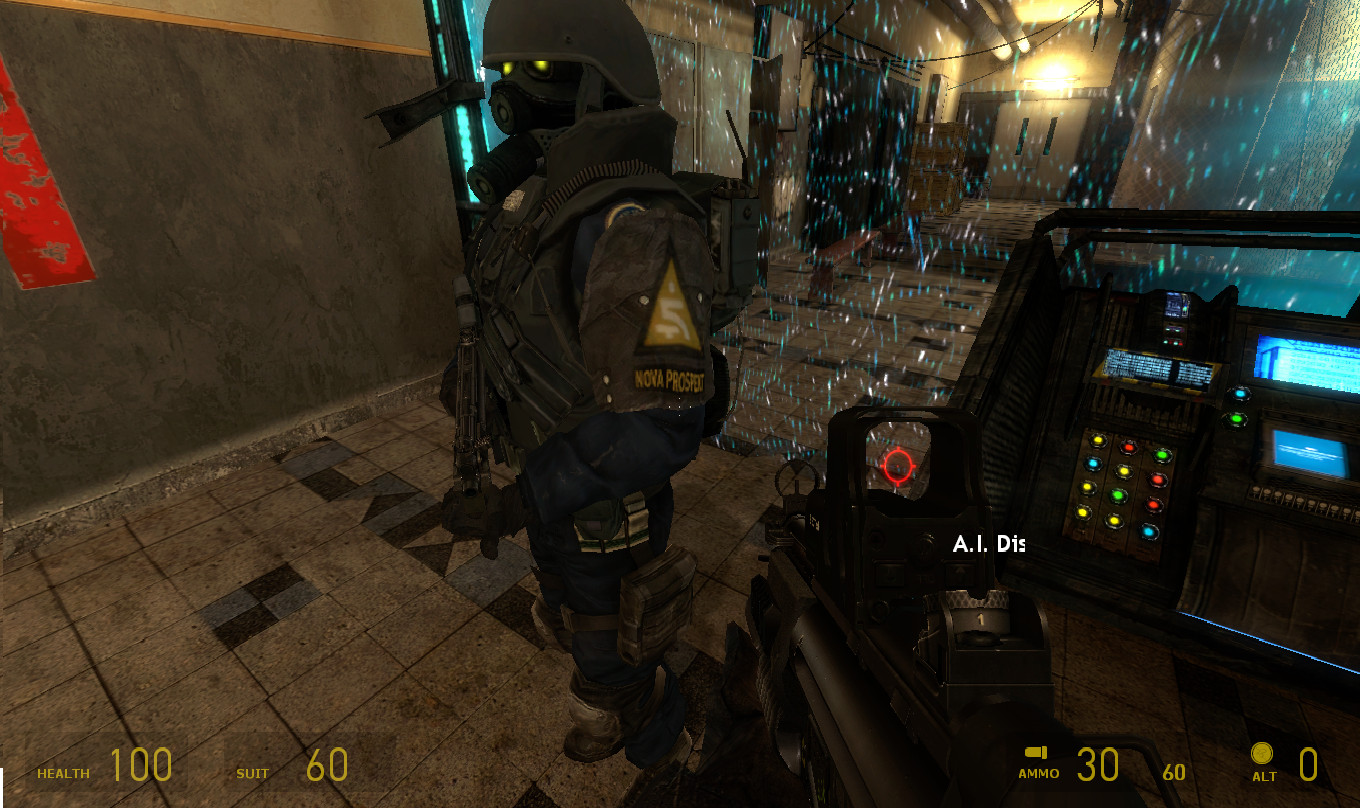Screen dimensions: 1360x808
Task: Toggle the blue button beside the upper monitor
Action: tap(1240, 394)
